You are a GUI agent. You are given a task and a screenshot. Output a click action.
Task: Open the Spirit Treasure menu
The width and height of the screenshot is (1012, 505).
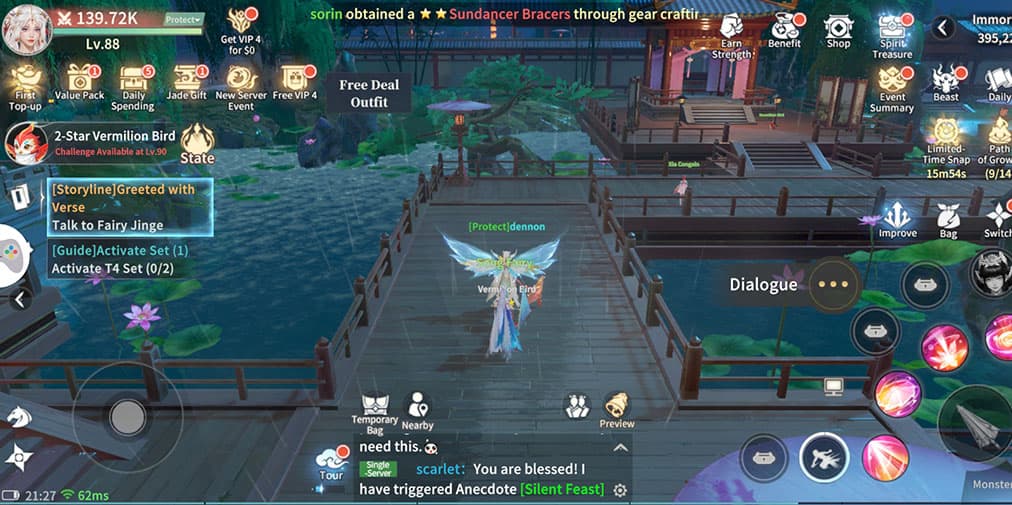click(892, 36)
